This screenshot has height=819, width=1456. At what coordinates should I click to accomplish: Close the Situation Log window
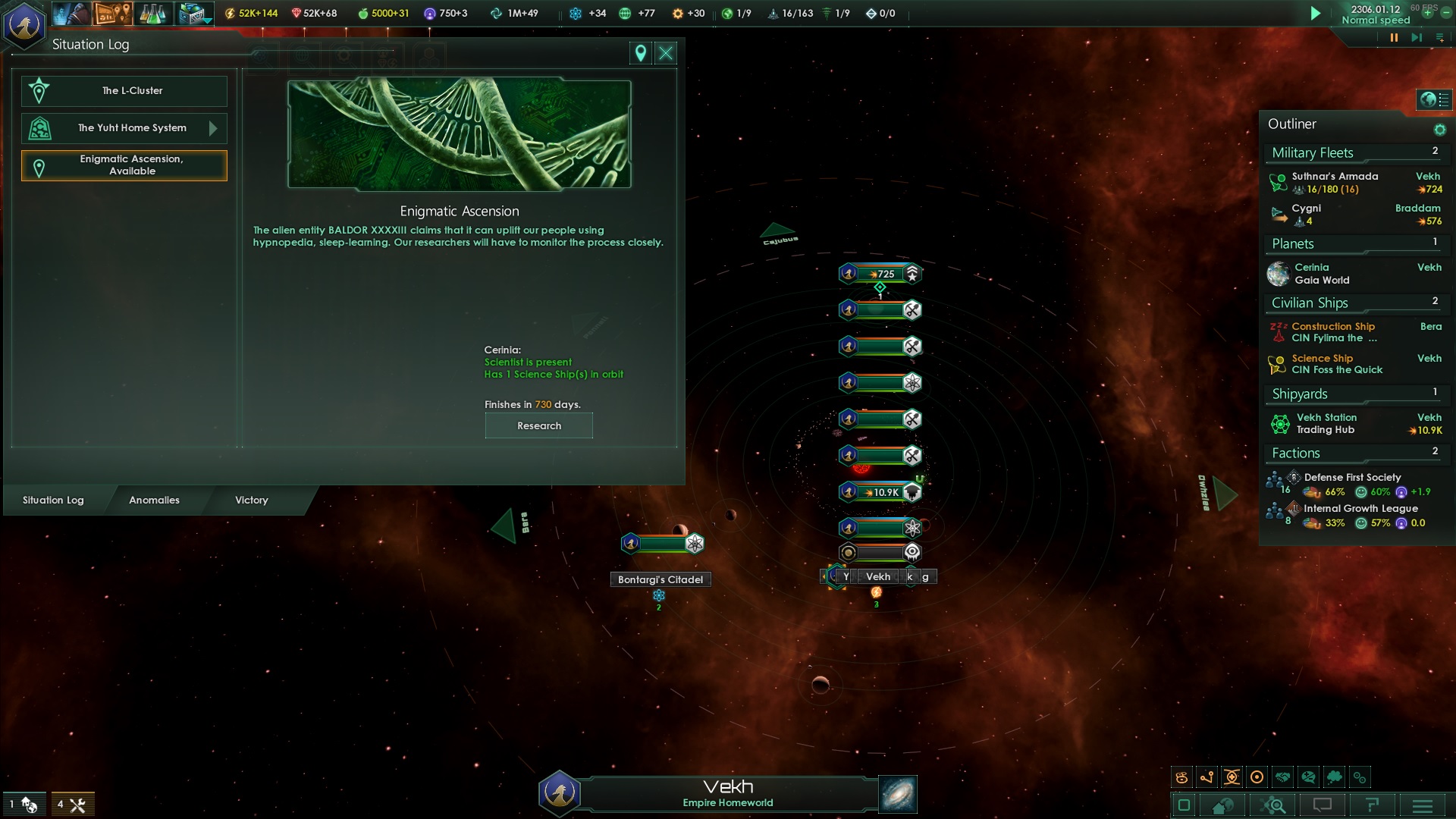[666, 53]
